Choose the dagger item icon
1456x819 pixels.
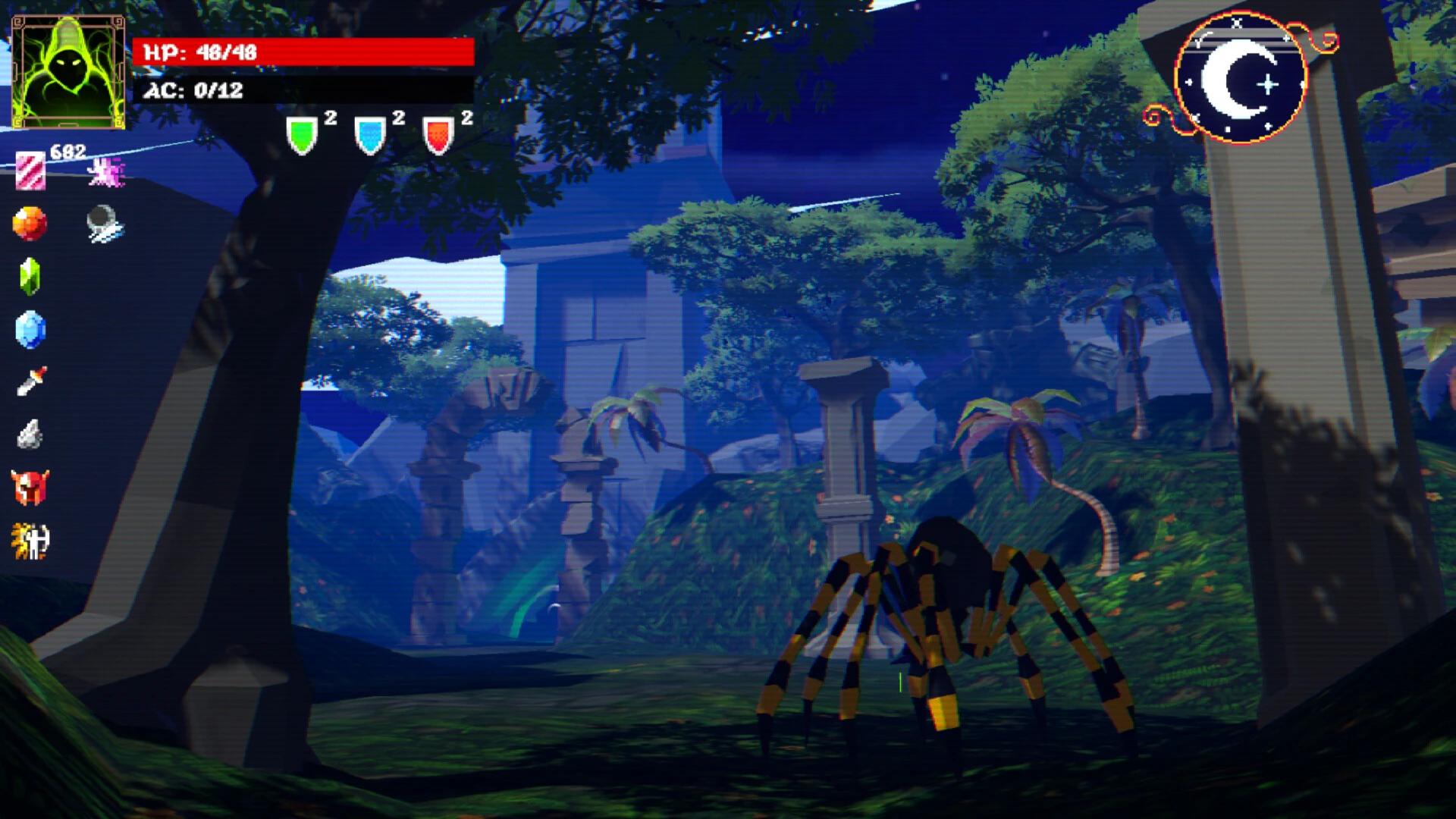pos(31,381)
